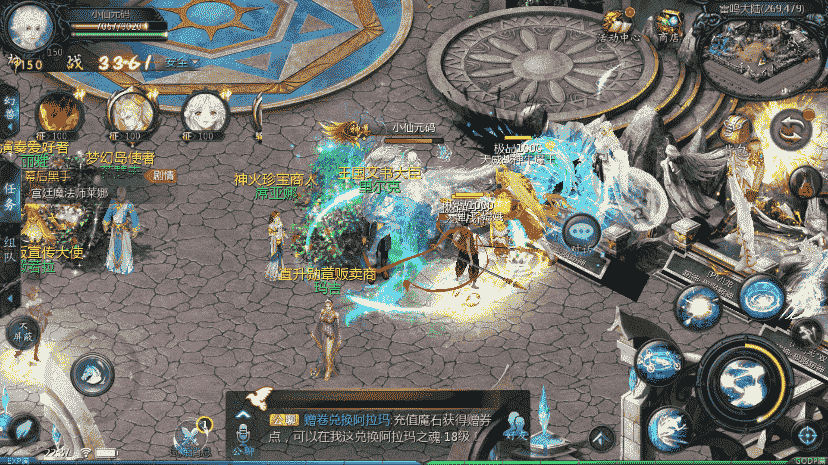Open the 好友 friends button

pos(516,426)
